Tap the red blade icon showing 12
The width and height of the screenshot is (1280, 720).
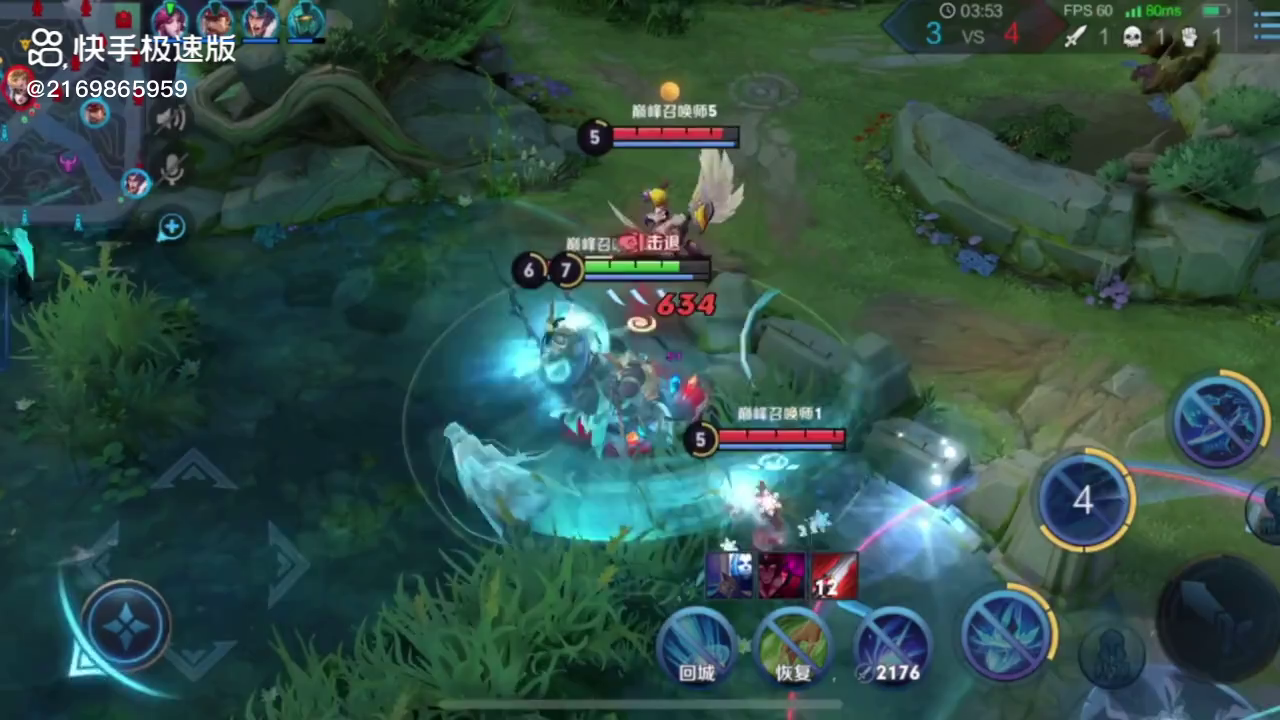click(833, 576)
